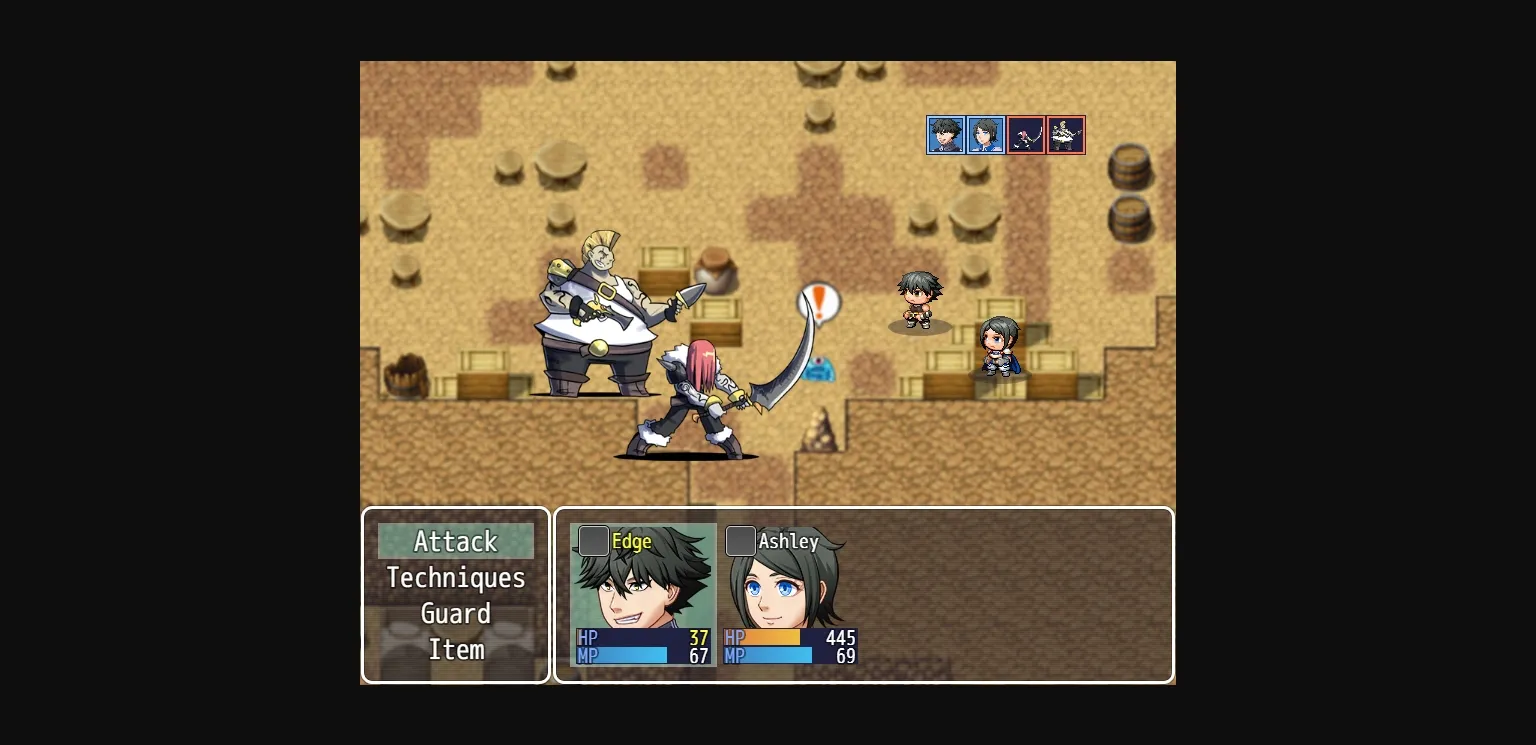Open the Techniques menu
The width and height of the screenshot is (1536, 745).
click(x=456, y=578)
